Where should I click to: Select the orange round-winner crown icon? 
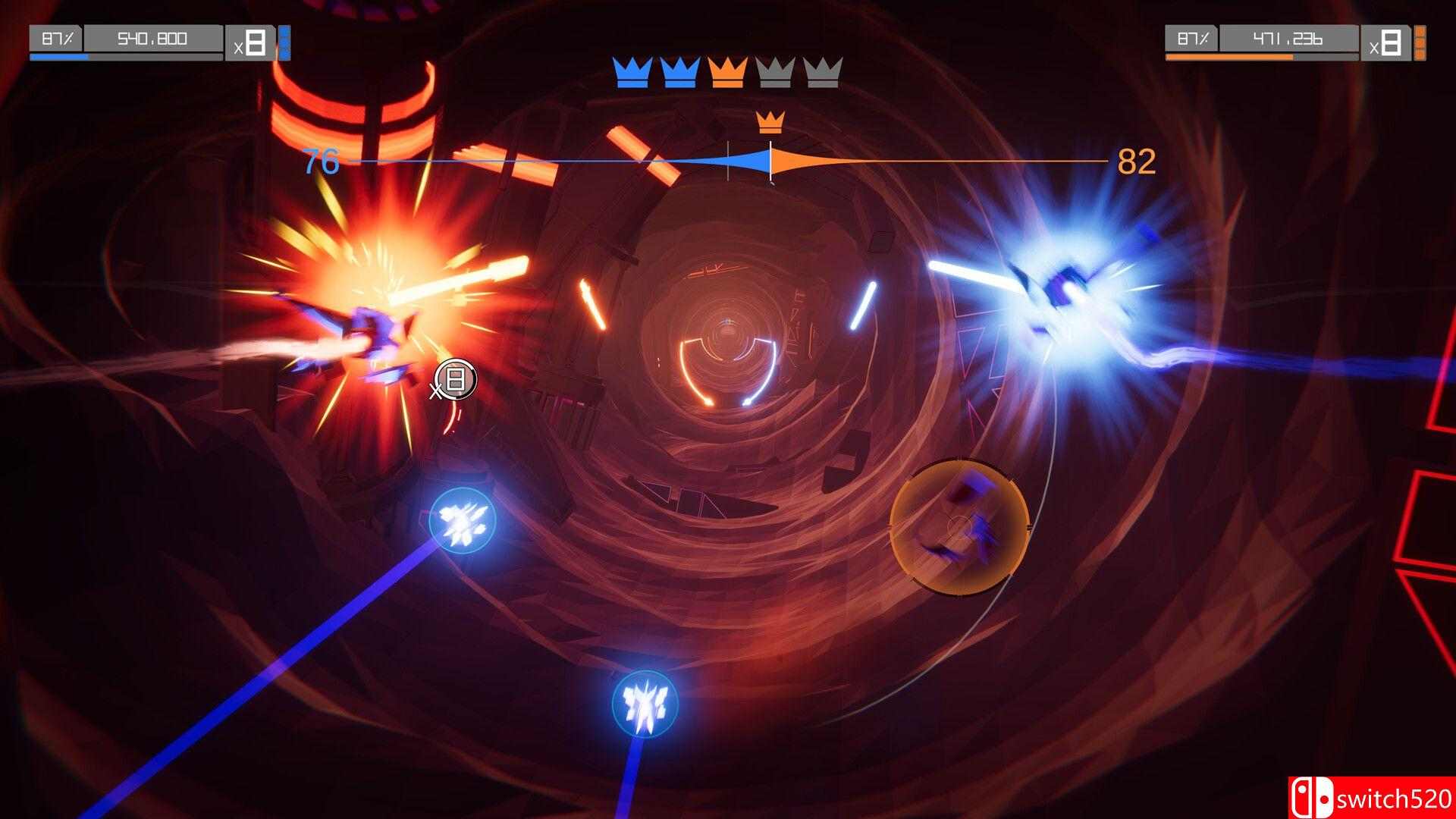click(726, 72)
